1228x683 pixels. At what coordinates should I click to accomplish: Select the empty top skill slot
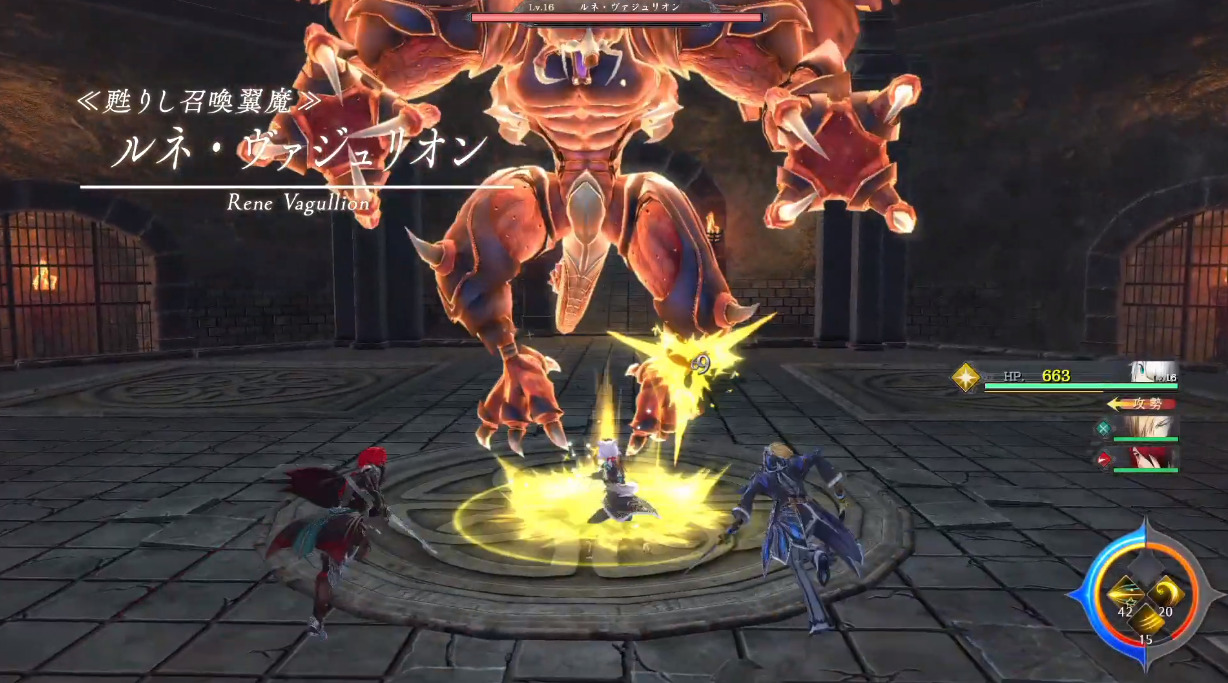coord(1146,568)
